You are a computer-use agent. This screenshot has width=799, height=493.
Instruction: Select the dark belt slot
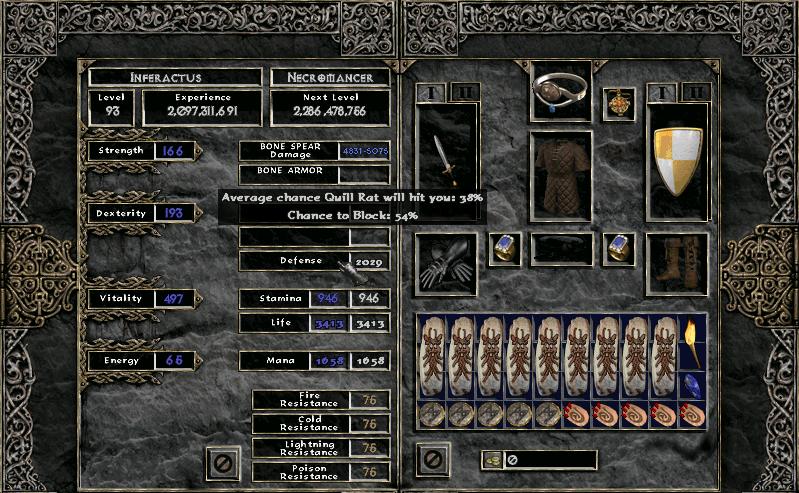tap(561, 249)
